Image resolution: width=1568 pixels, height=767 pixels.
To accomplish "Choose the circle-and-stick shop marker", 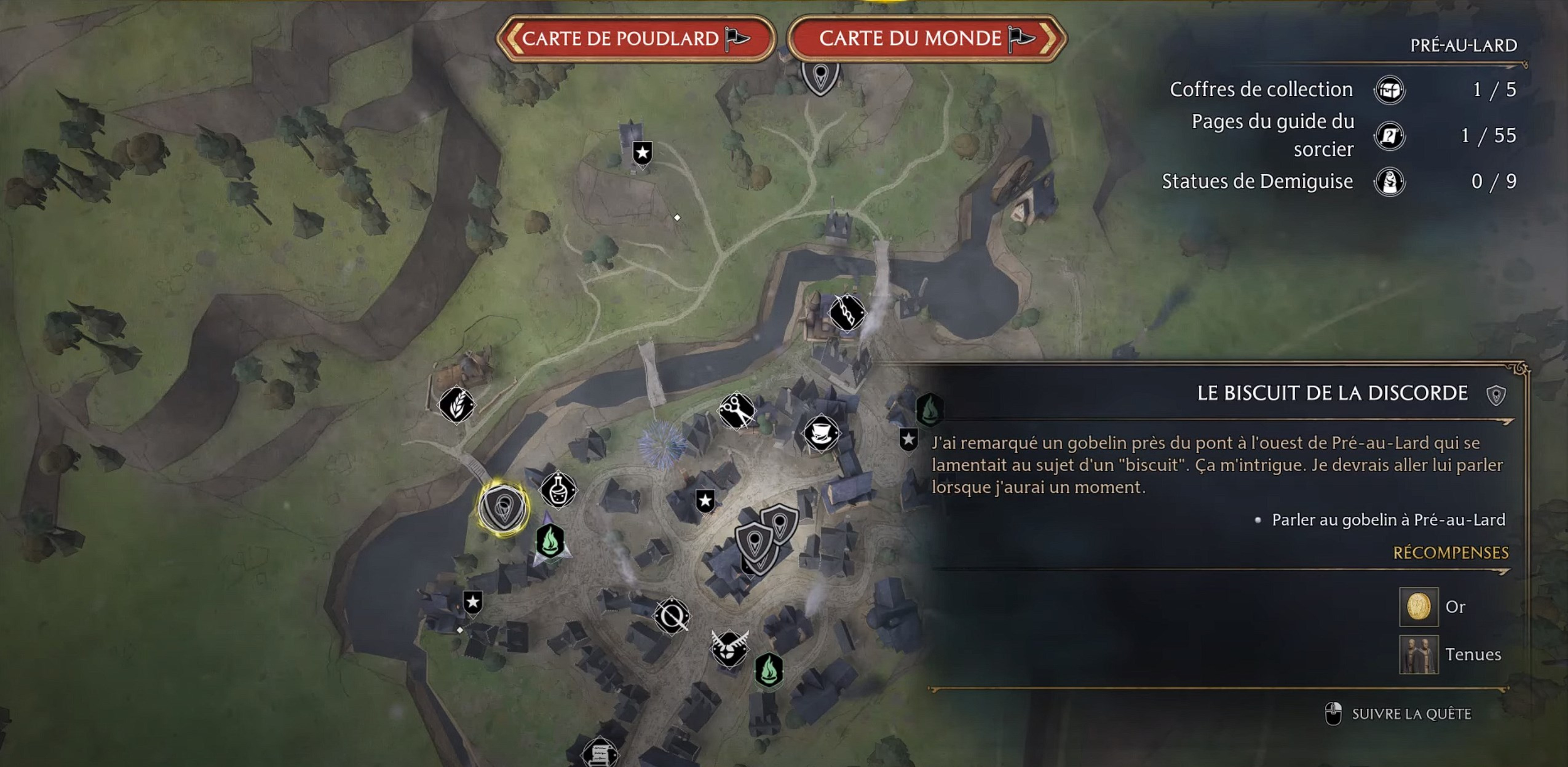I will tap(672, 617).
